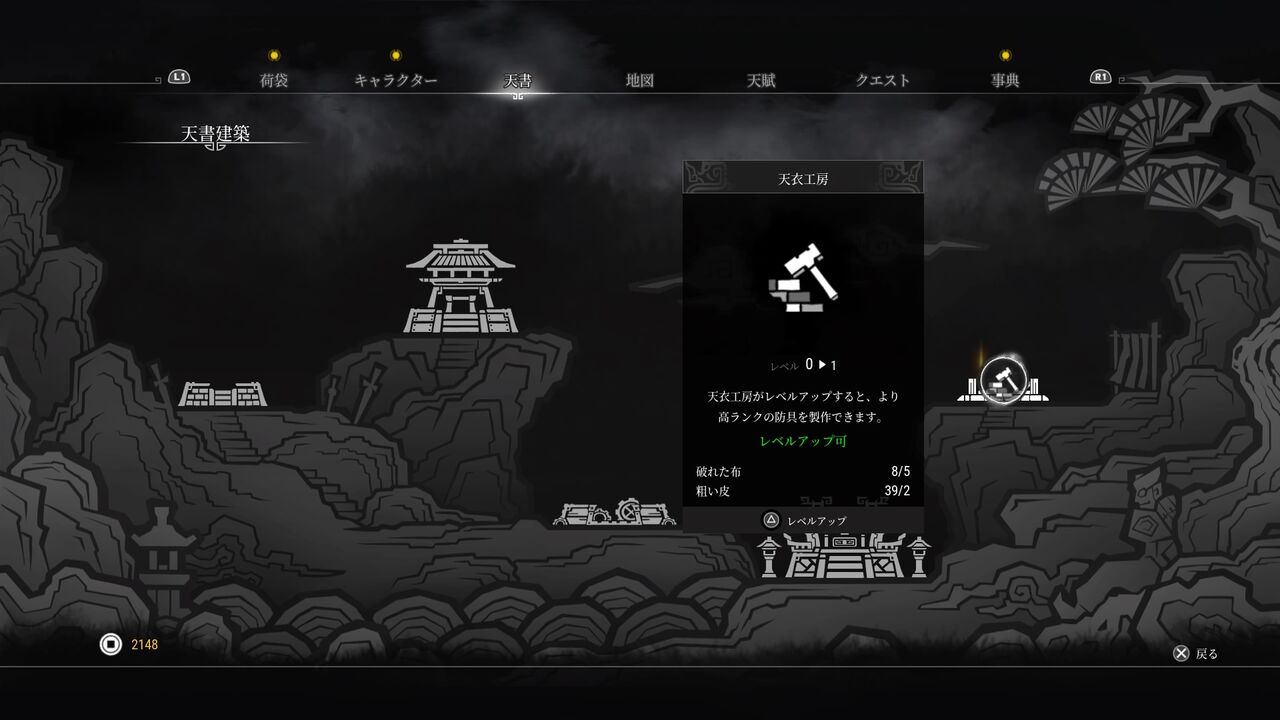Select the large gate complex at the bottom
This screenshot has width=1280, height=720.
(845, 558)
